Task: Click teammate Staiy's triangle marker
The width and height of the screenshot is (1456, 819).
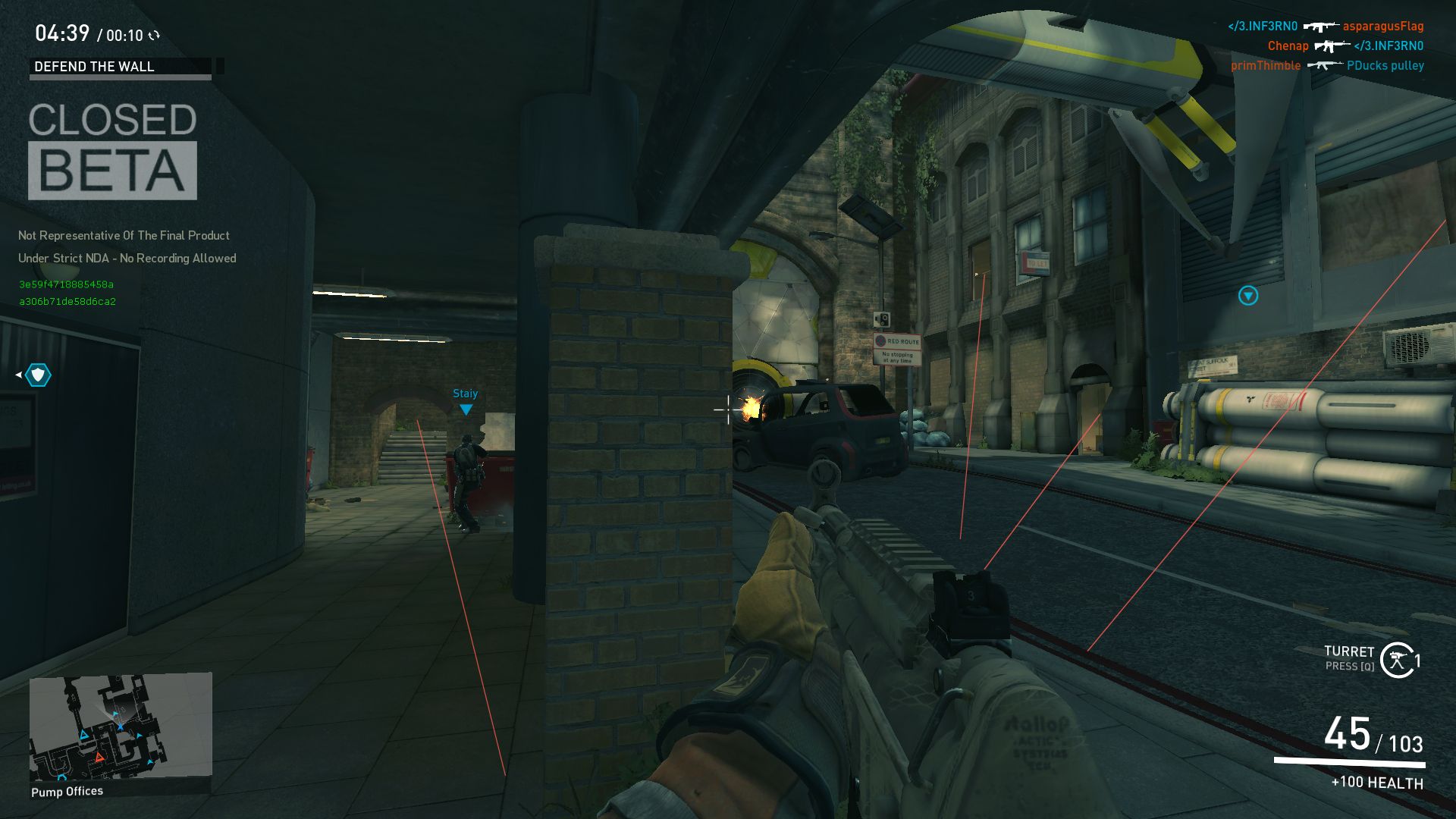Action: (466, 409)
